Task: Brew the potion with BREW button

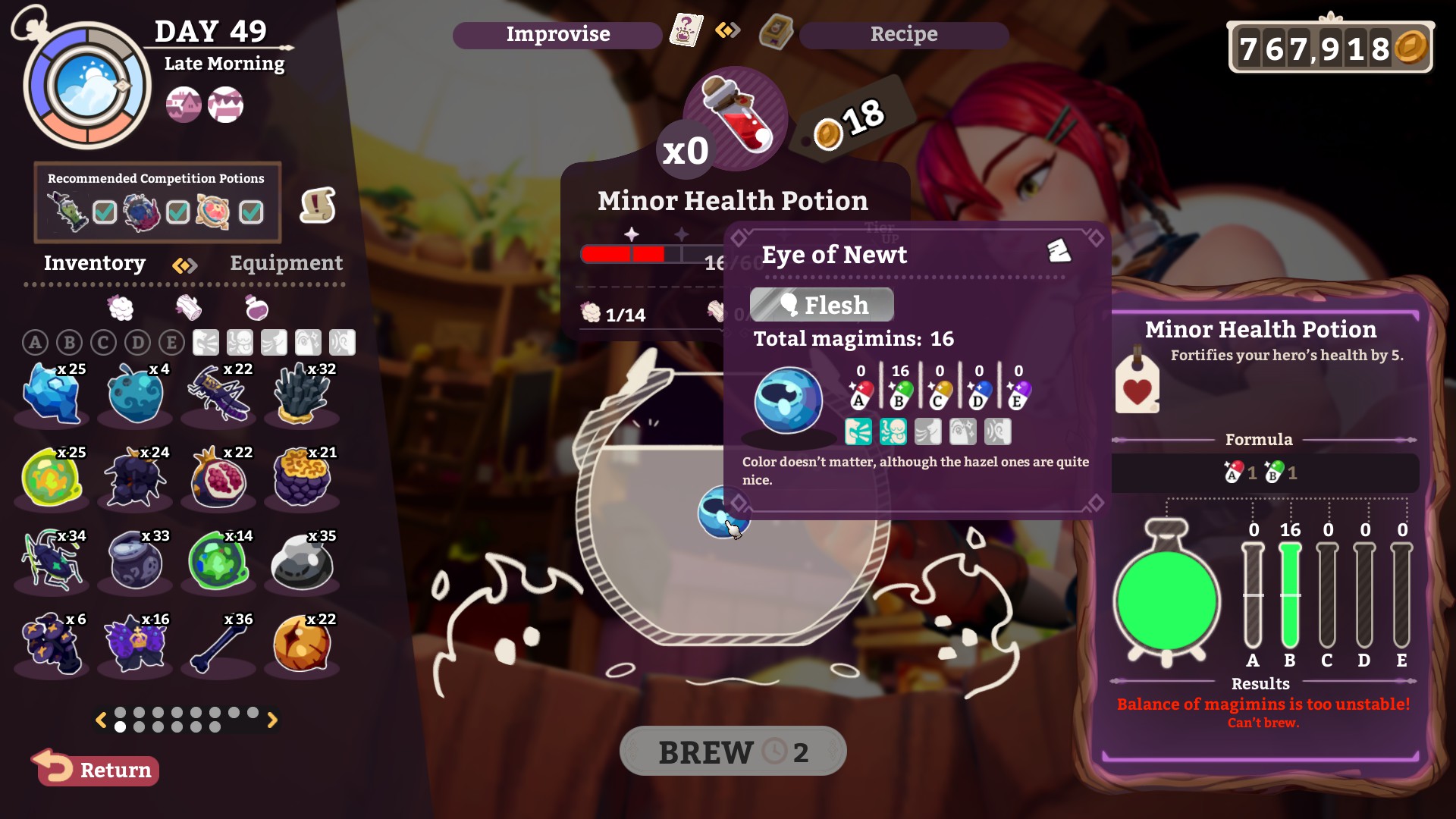Action: [733, 752]
